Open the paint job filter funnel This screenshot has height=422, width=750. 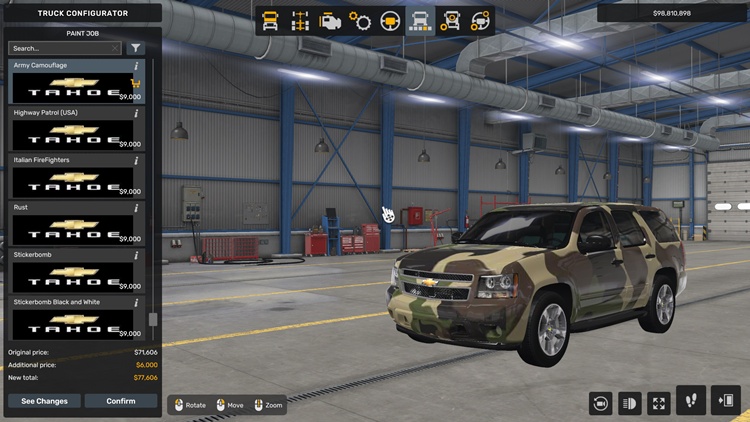136,48
